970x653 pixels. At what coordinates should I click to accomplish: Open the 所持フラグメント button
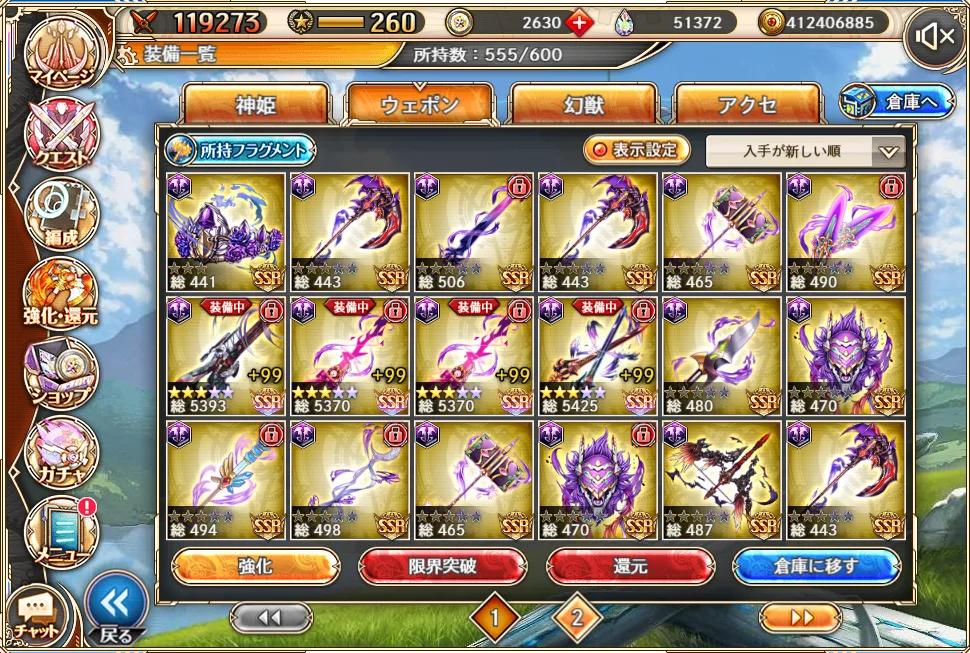click(240, 150)
